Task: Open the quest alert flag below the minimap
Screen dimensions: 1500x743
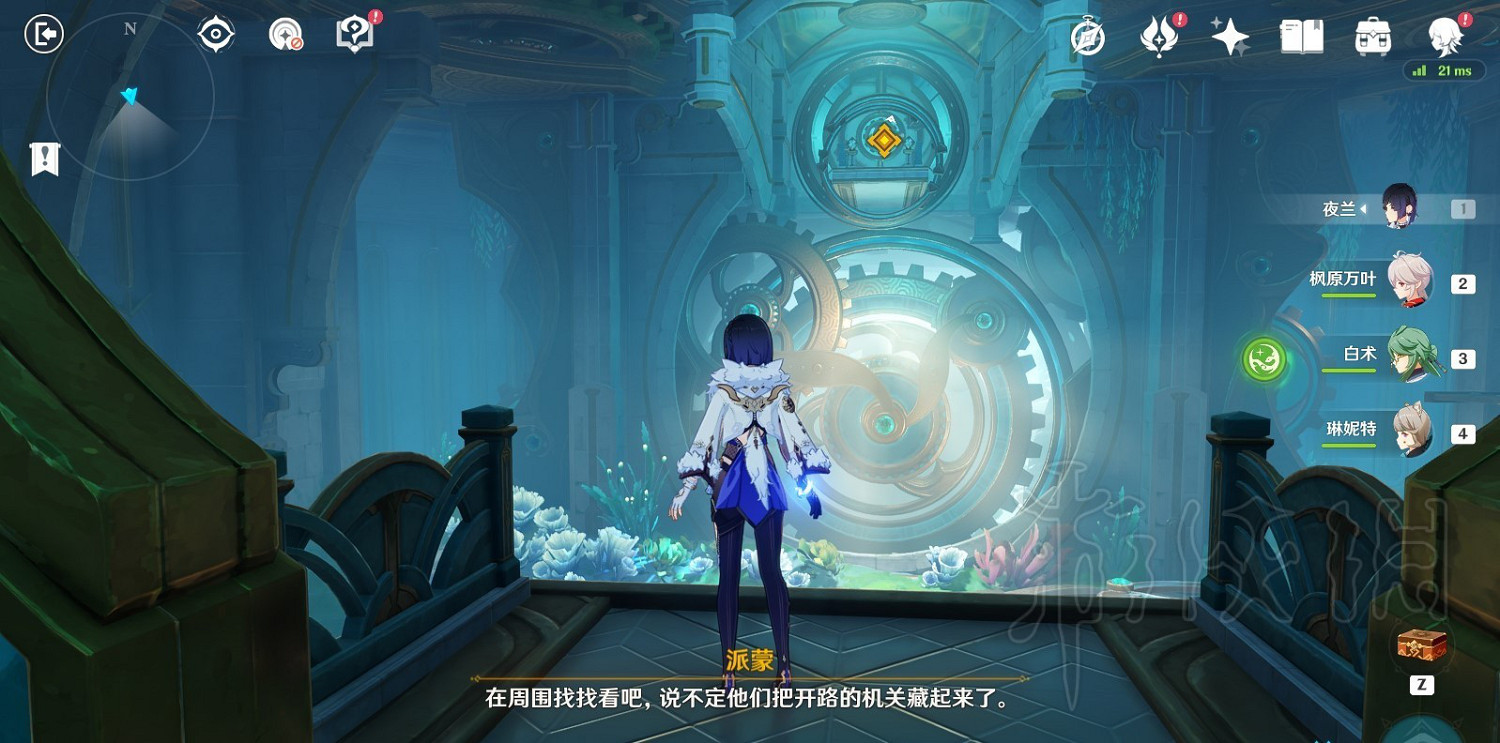Action: point(45,158)
